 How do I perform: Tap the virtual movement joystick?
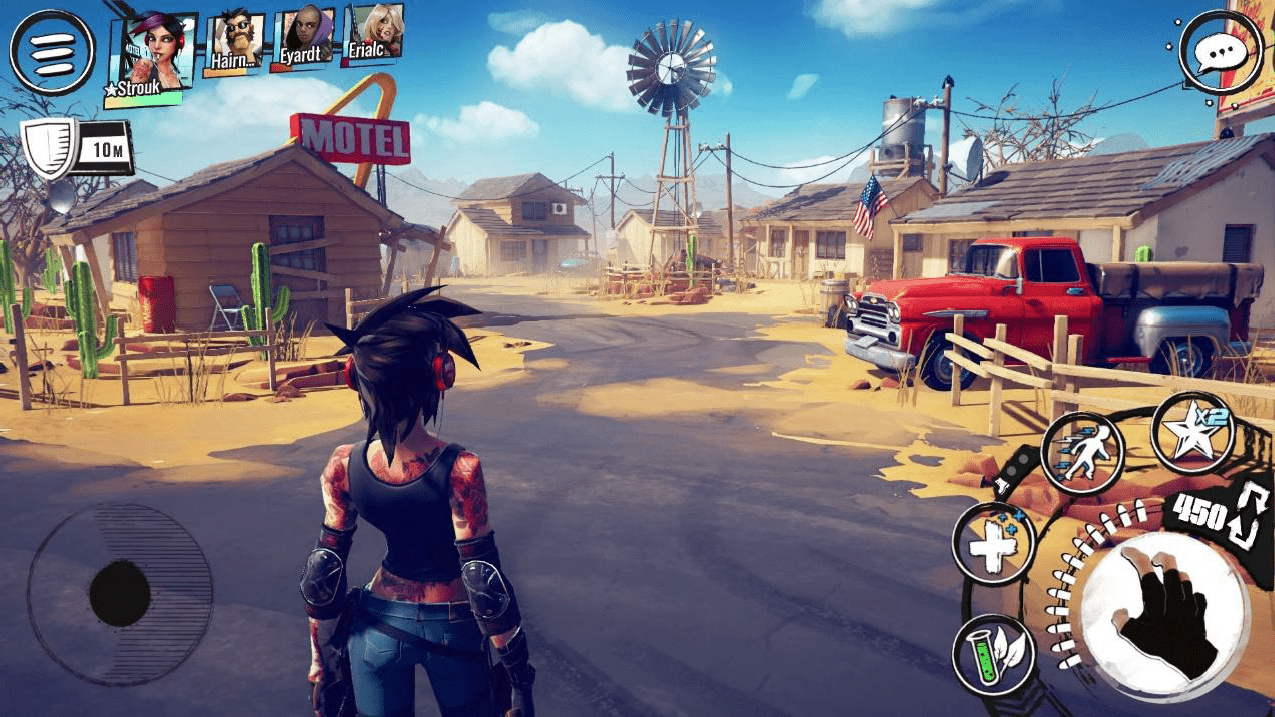pos(120,592)
